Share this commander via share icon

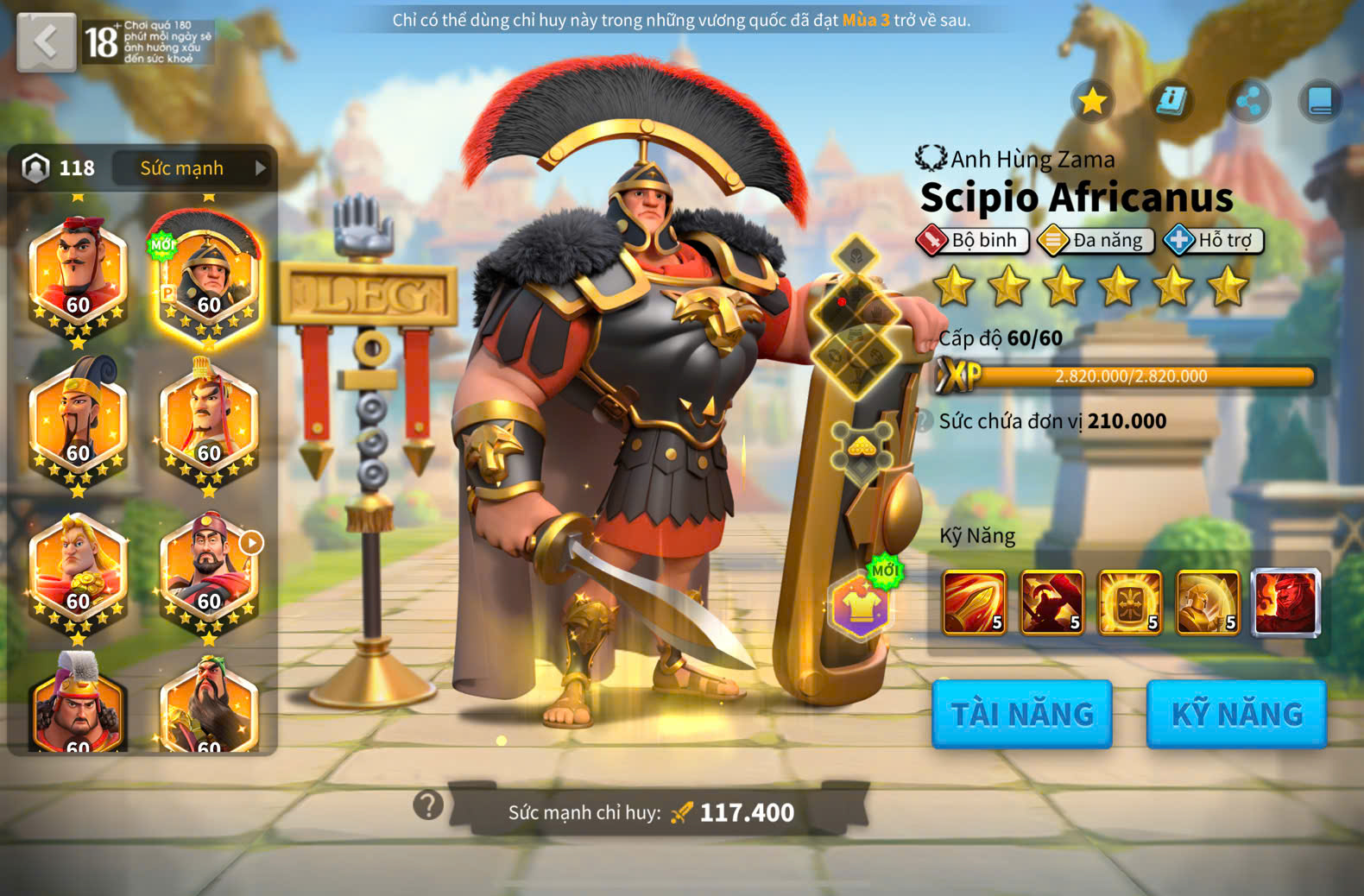tap(1248, 102)
